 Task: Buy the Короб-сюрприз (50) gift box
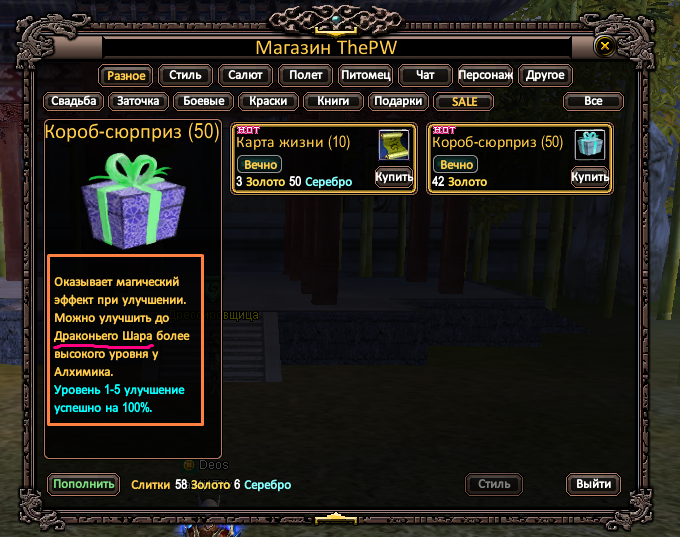(x=590, y=177)
